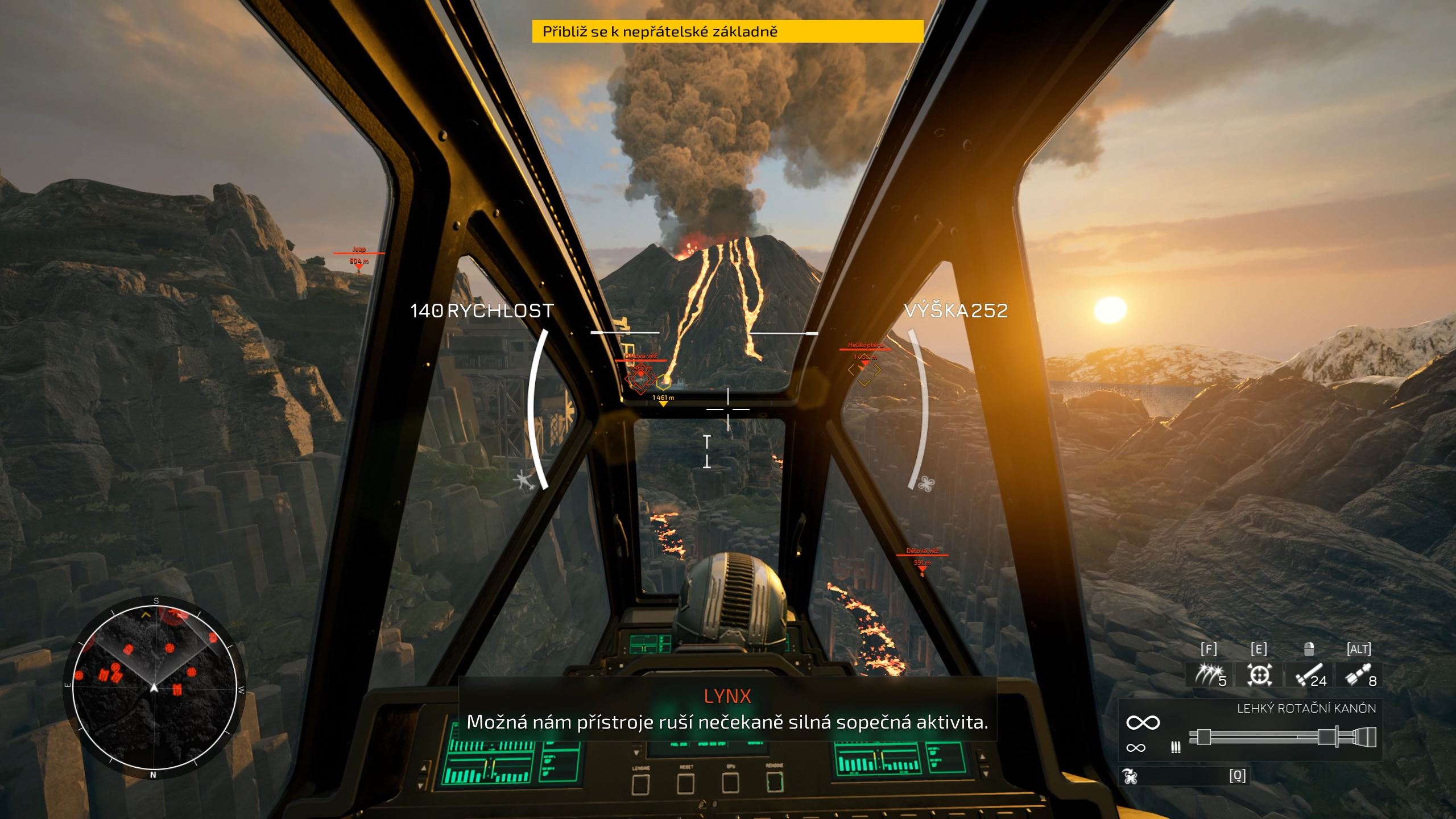Activate the flares countermeasure slot
This screenshot has width=1456, height=819.
click(1209, 675)
